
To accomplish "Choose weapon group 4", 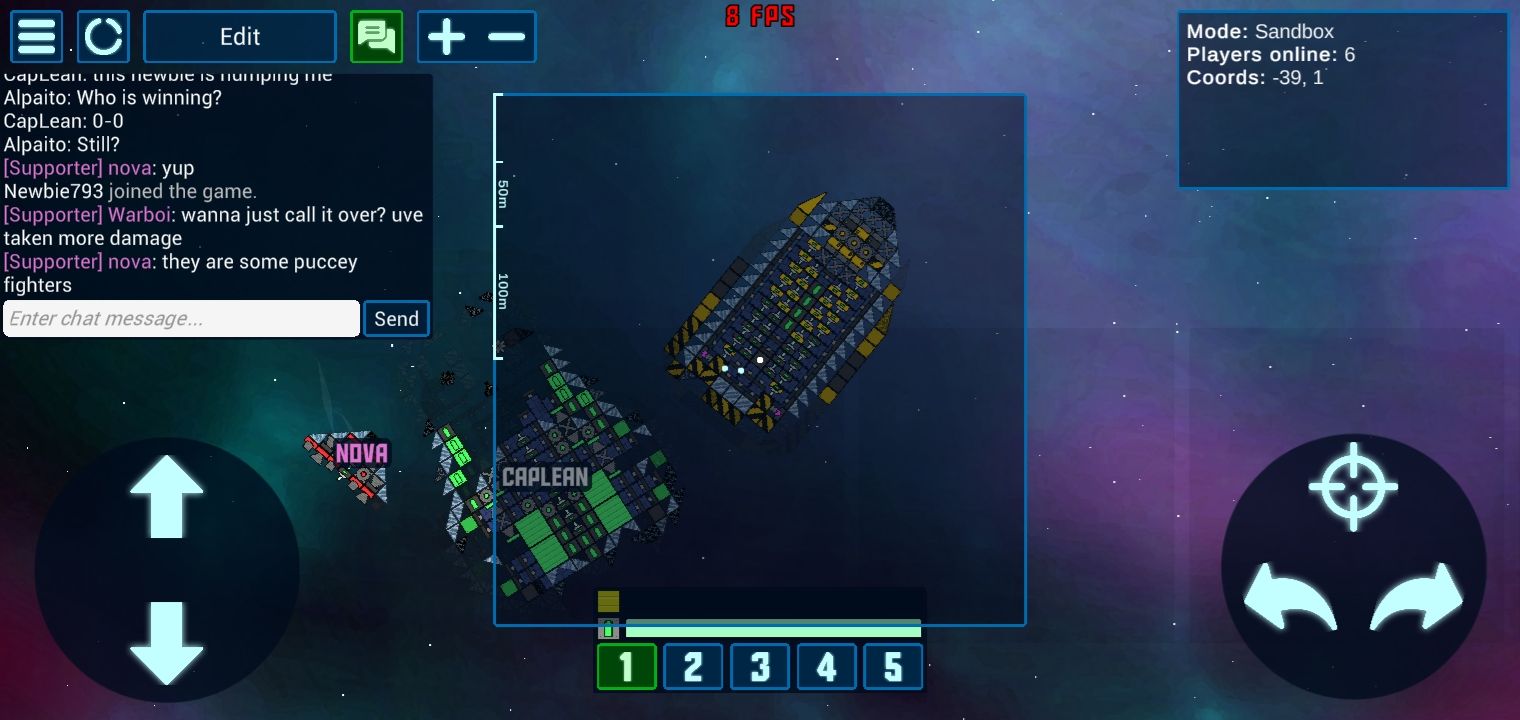I will [826, 667].
